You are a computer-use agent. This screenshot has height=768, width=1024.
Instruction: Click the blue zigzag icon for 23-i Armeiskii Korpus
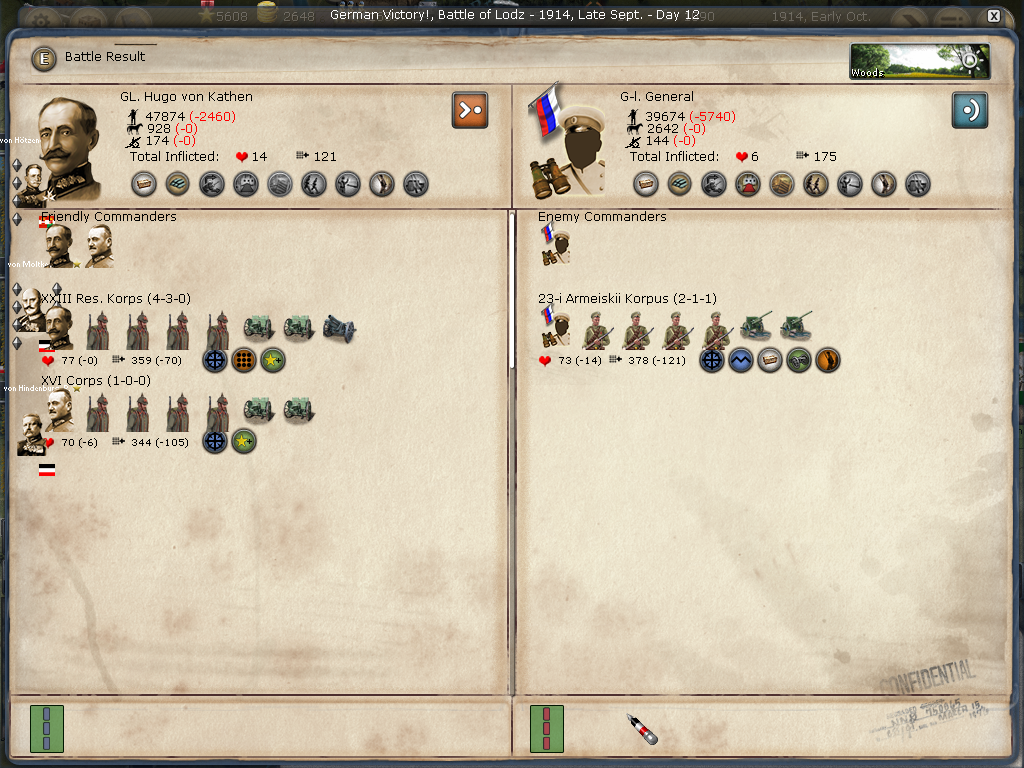pos(741,360)
